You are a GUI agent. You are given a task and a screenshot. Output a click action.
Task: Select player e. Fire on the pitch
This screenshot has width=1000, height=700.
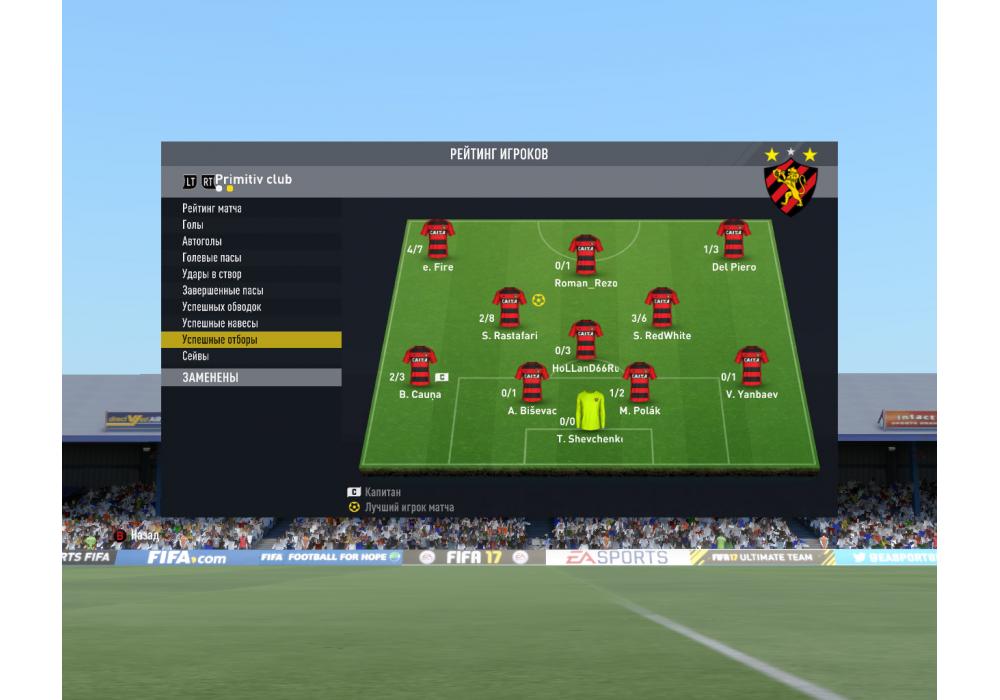(x=438, y=239)
